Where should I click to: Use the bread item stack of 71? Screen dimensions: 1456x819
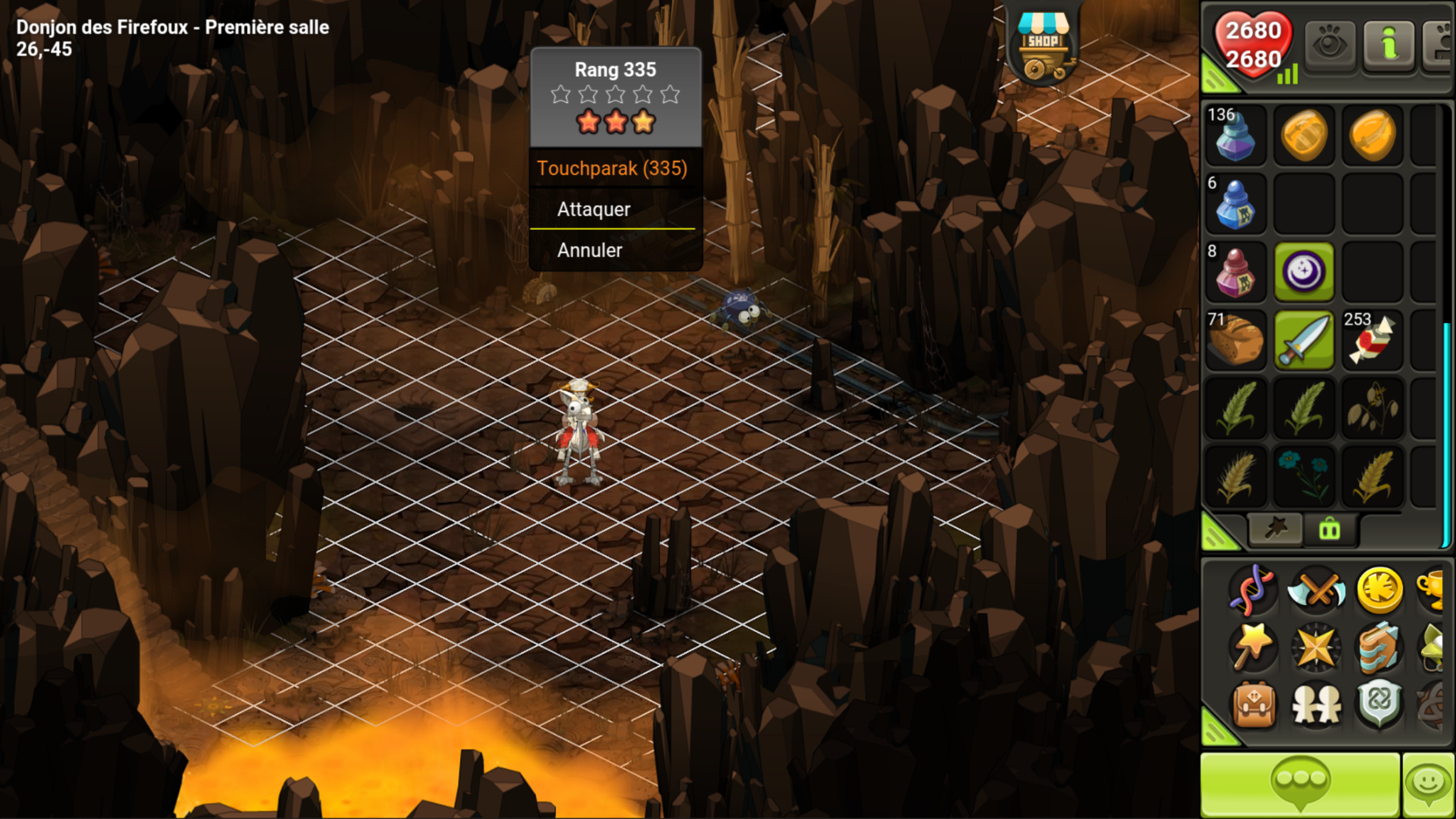[x=1235, y=340]
